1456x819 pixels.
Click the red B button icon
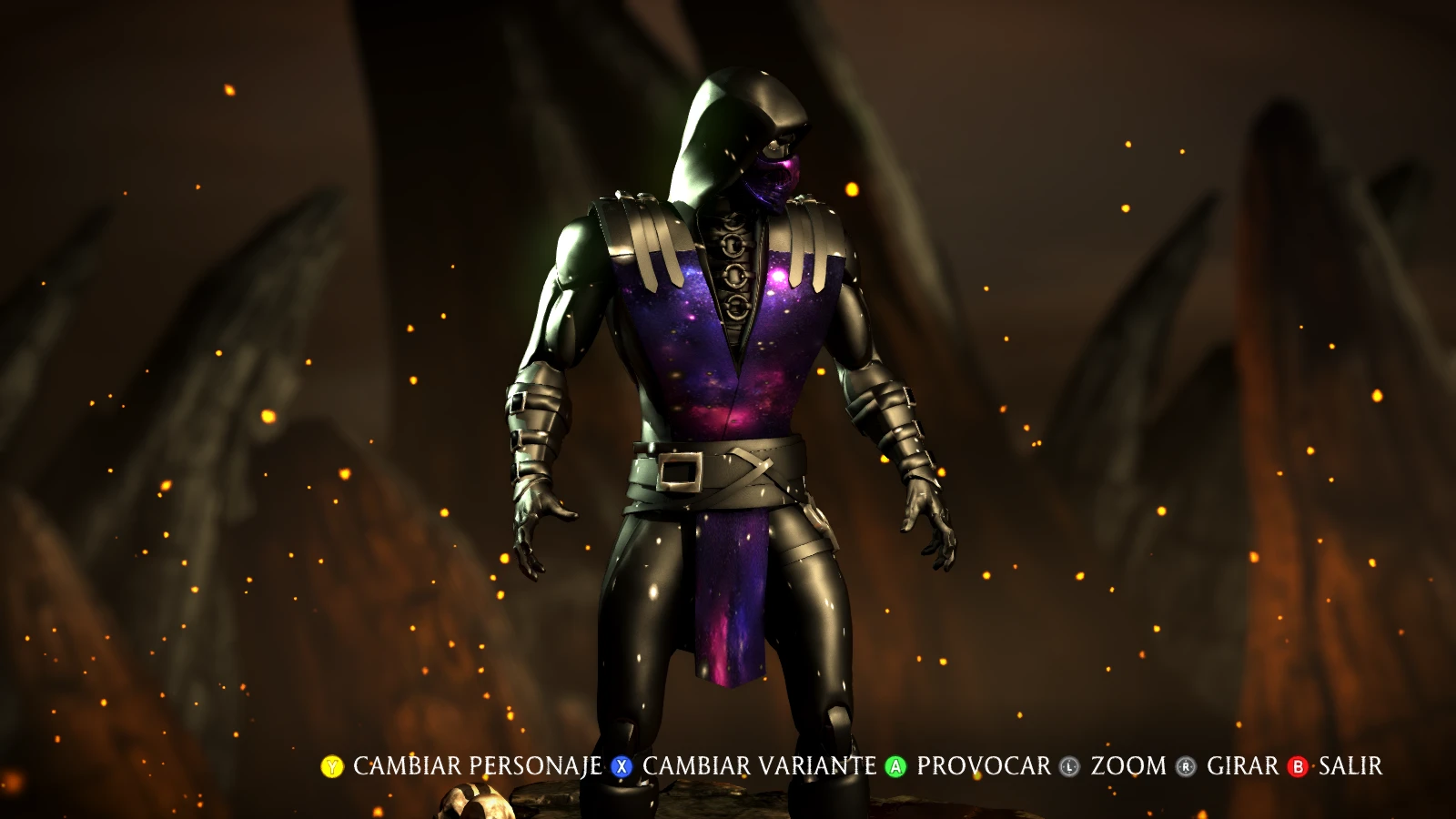[x=1298, y=767]
